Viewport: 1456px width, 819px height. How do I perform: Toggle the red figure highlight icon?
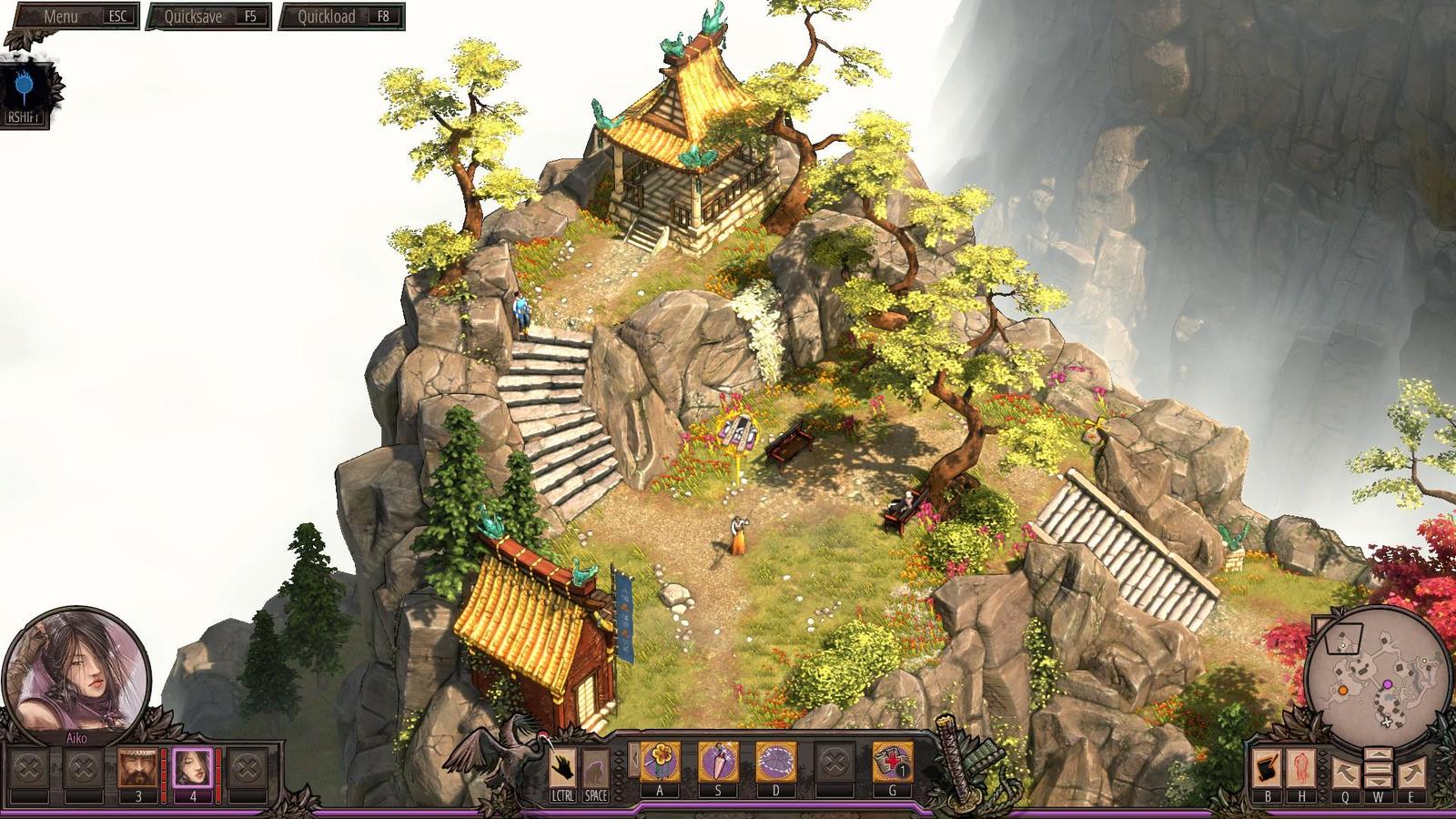(1300, 769)
